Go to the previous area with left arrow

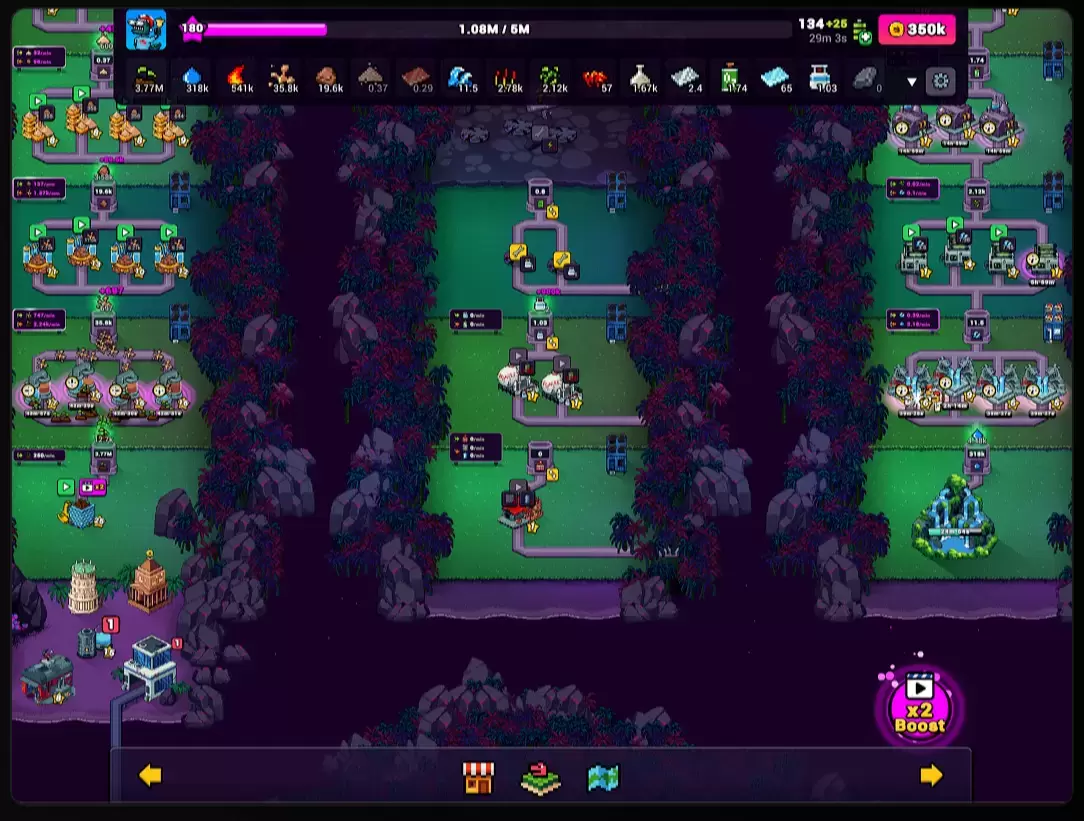[x=150, y=775]
